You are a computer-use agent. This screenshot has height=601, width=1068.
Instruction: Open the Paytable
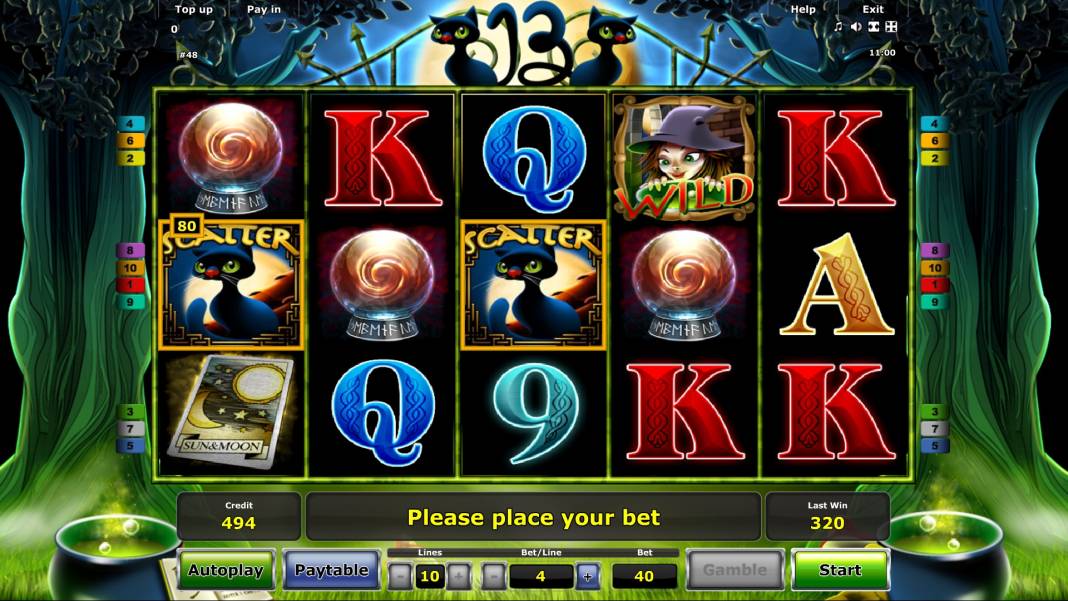pos(331,570)
